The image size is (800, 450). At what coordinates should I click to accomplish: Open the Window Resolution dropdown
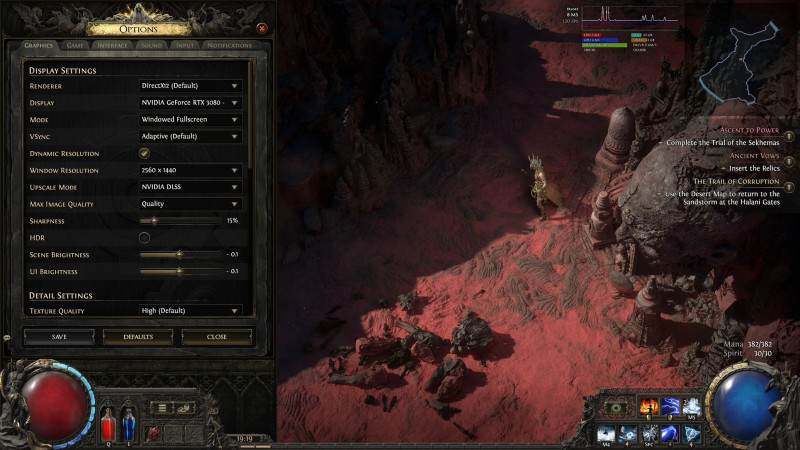tap(190, 170)
